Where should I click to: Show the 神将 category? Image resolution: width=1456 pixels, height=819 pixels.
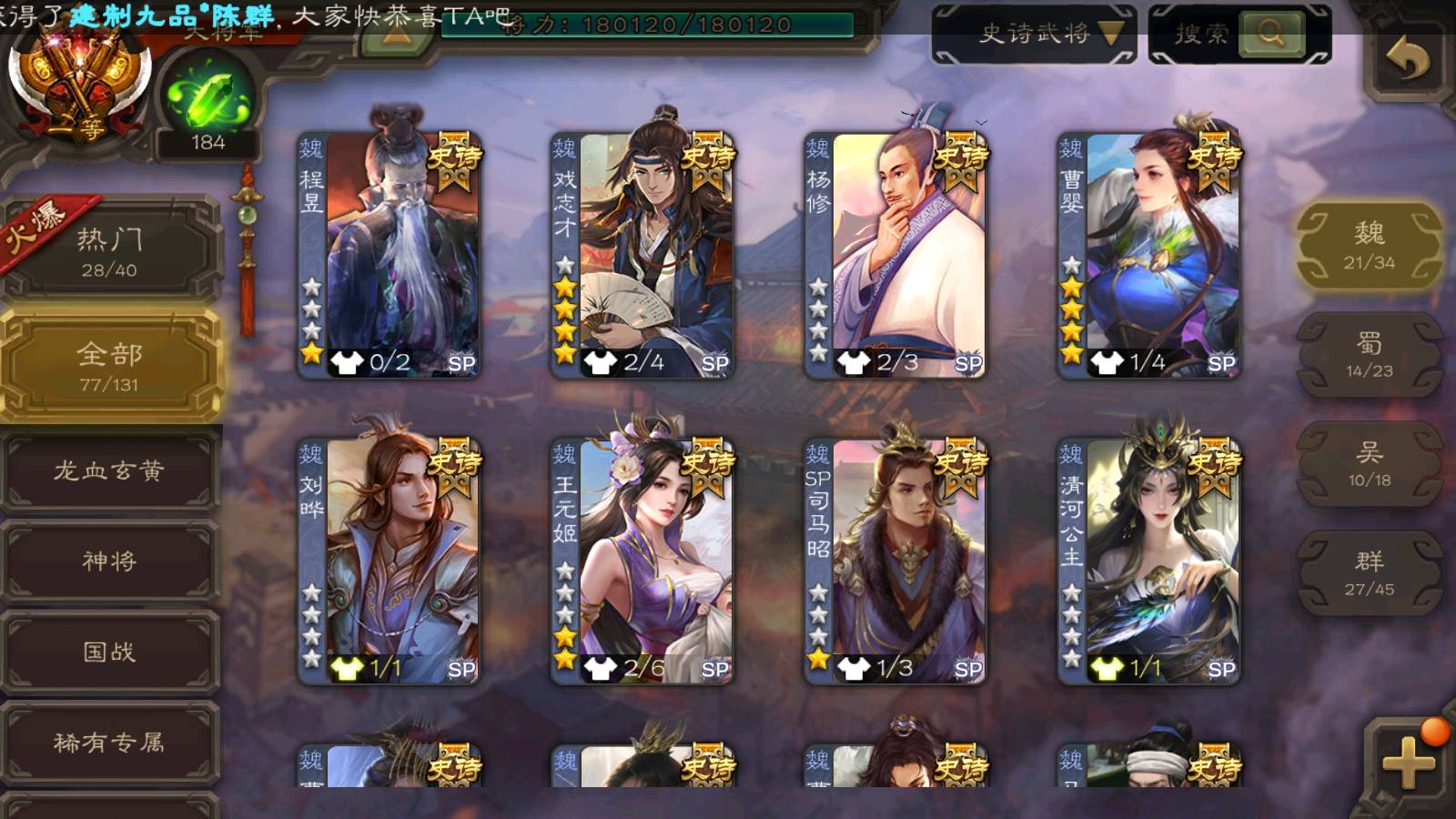[109, 561]
